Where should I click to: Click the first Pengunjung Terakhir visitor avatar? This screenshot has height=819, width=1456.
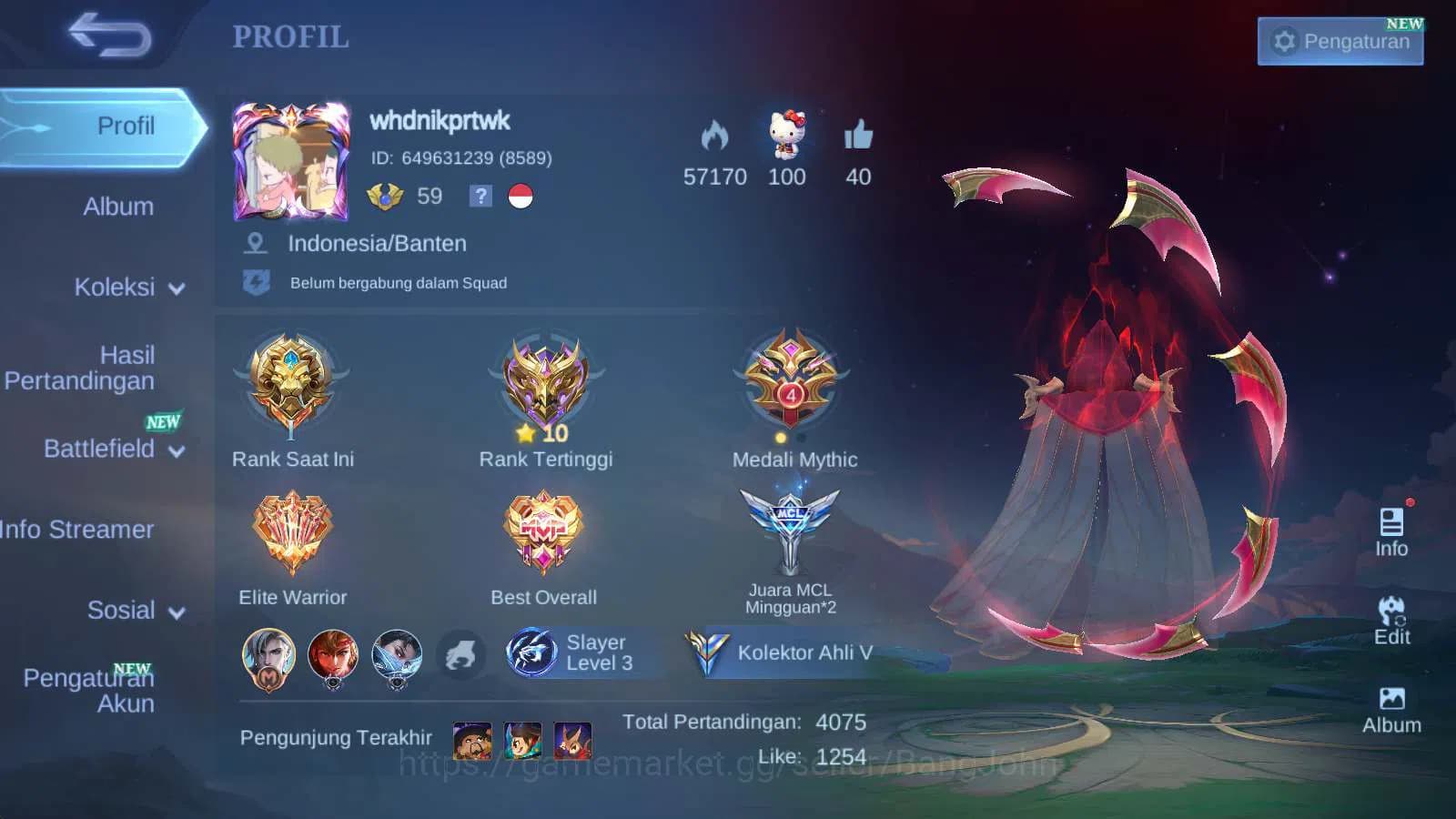[470, 739]
